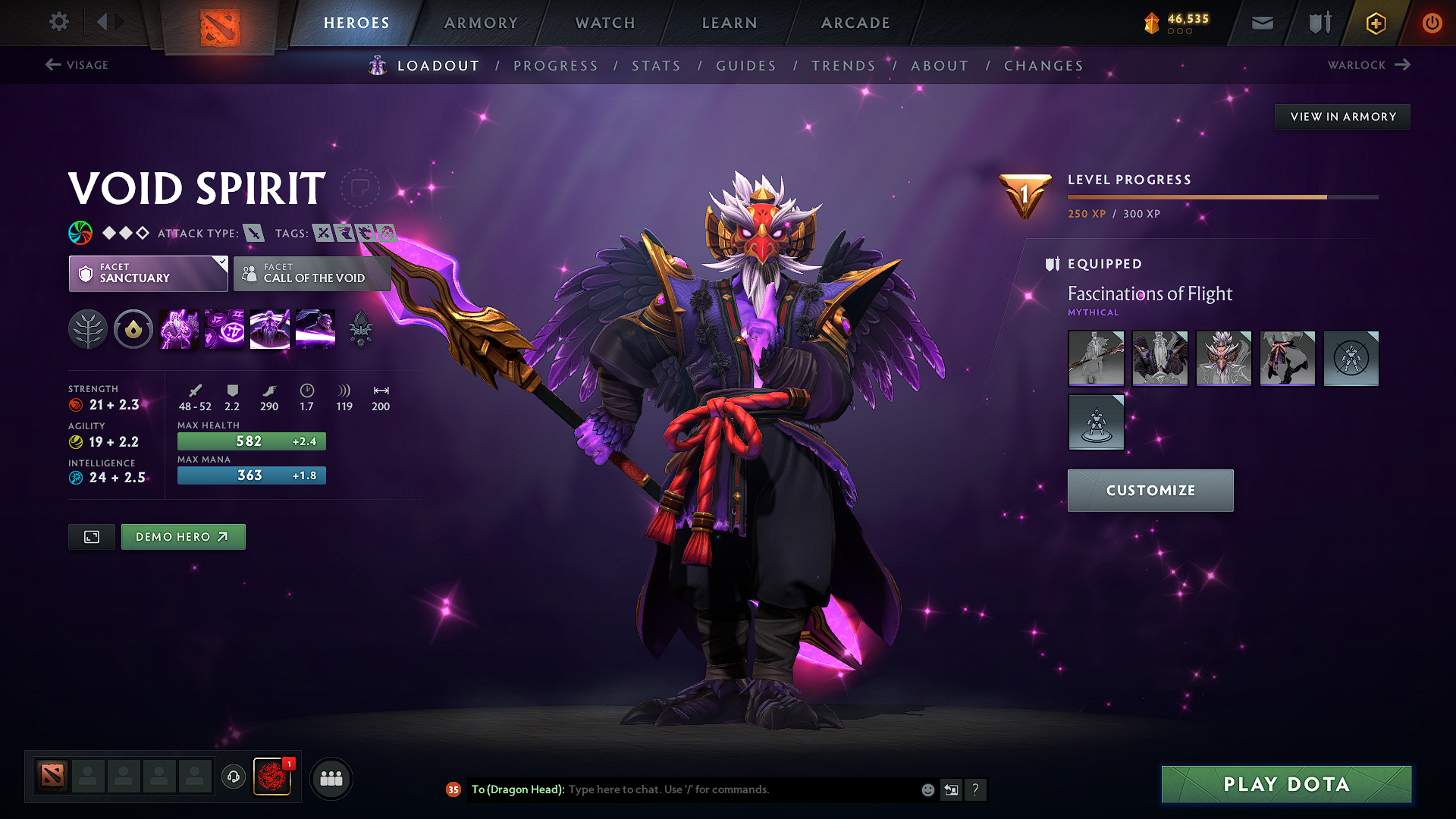Select the Dissimilate ability icon
Viewport: 1456px width, 819px height.
(x=224, y=328)
